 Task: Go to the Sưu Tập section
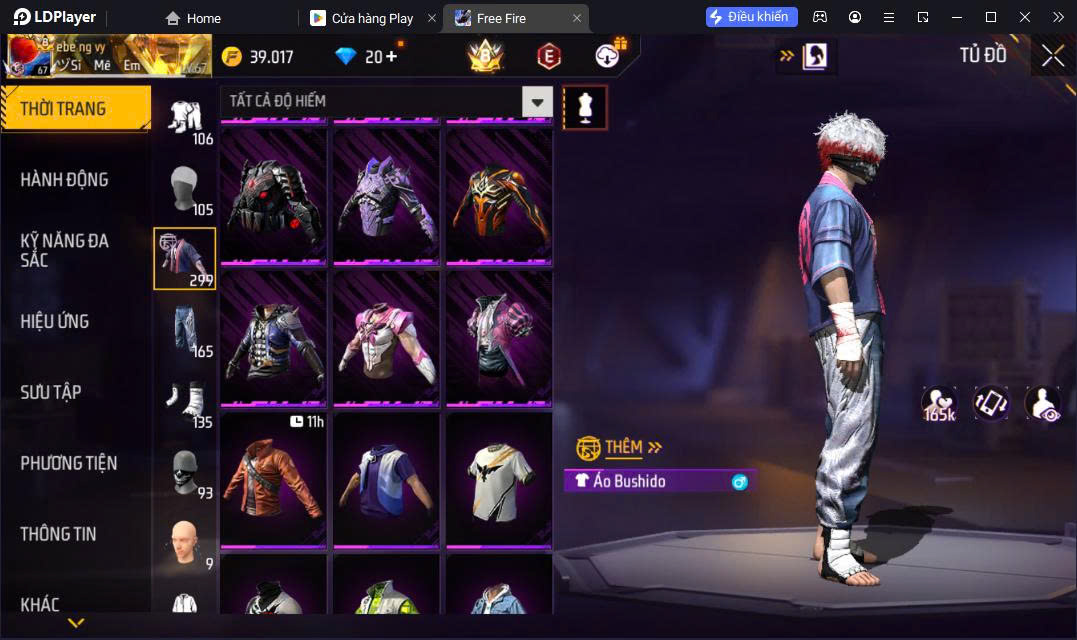tap(51, 392)
